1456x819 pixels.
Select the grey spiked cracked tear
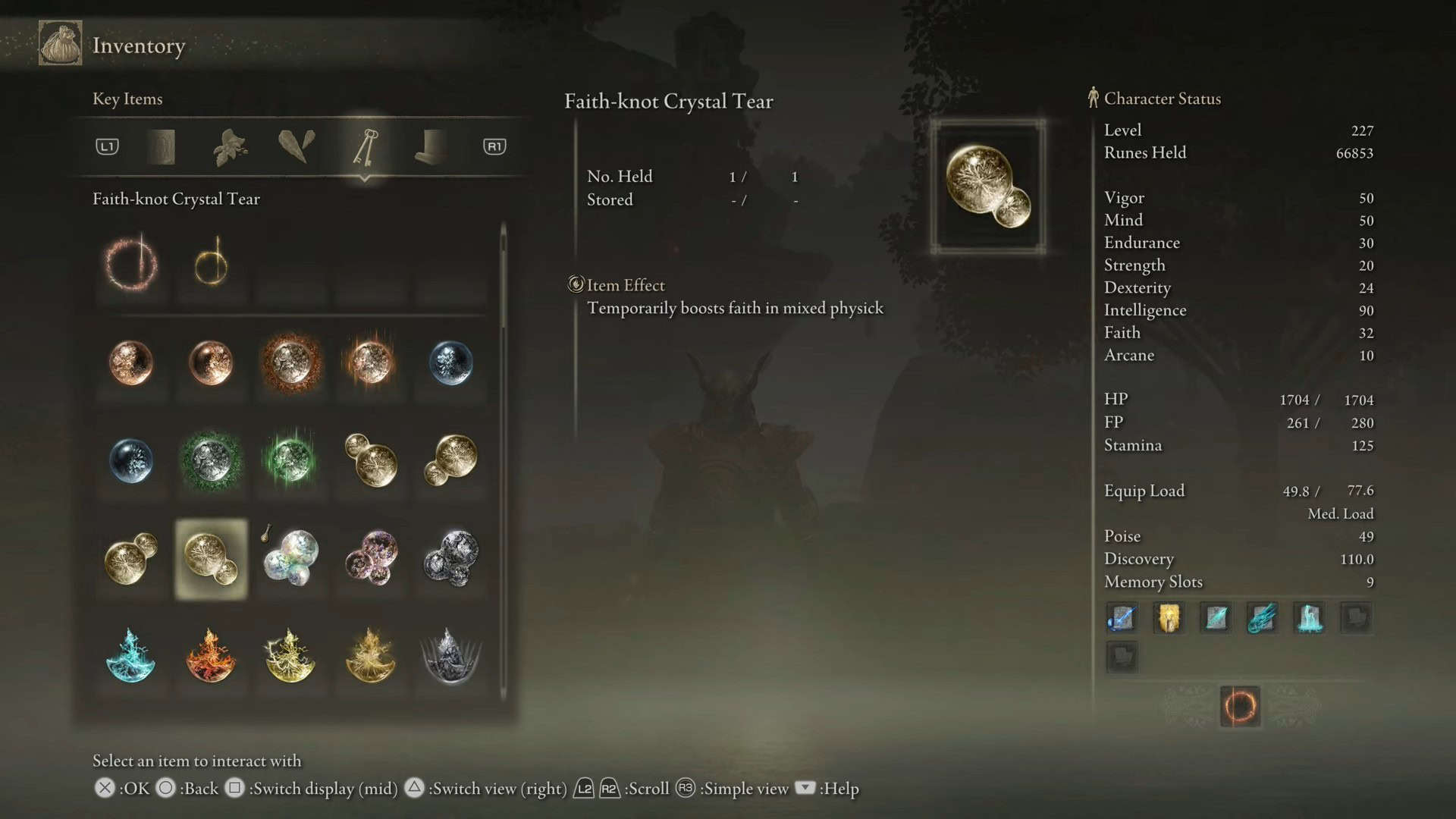450,656
